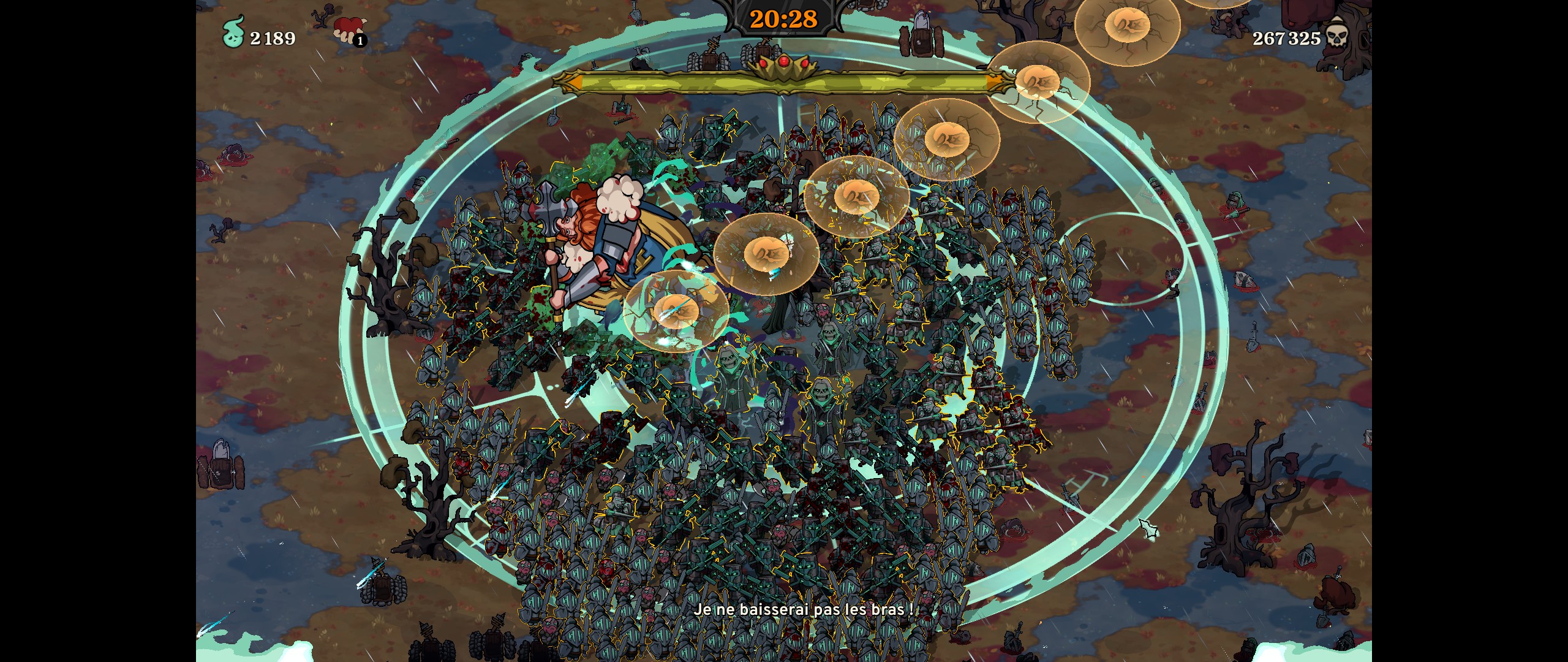This screenshot has height=662, width=1568.
Task: Click the heart item icon with count 1
Action: (348, 30)
